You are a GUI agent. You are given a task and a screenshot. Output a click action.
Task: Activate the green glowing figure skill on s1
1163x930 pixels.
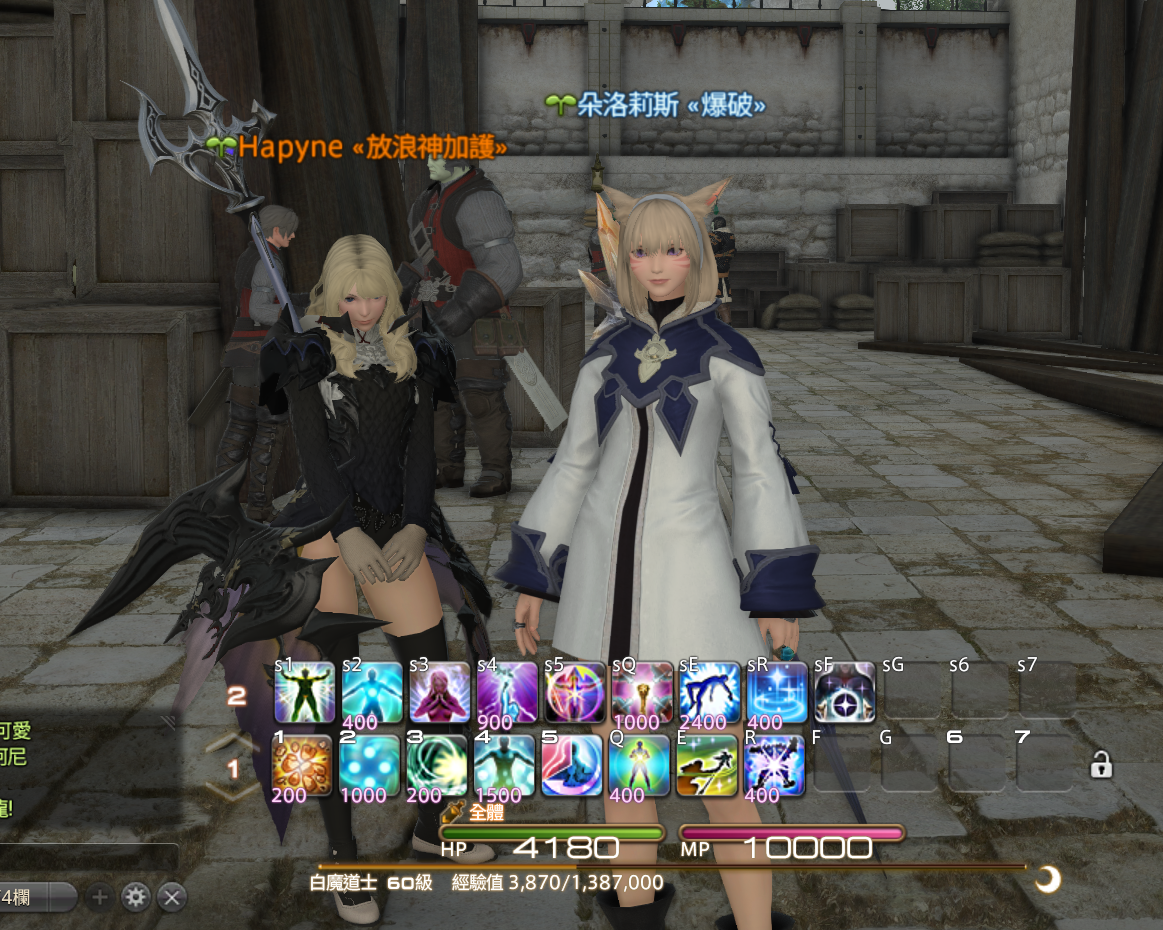point(304,692)
